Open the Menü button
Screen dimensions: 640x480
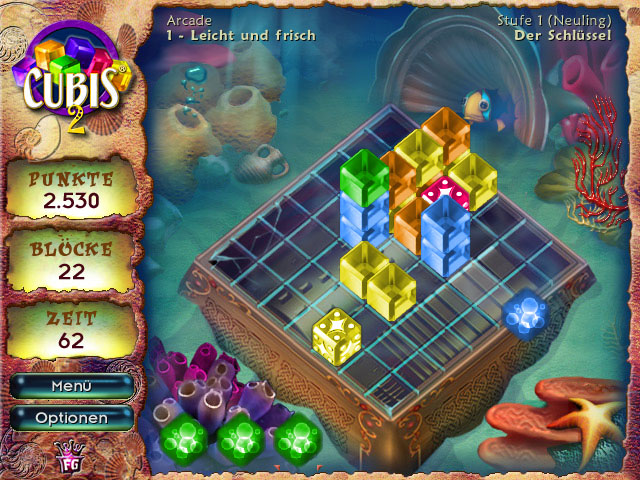pos(71,386)
